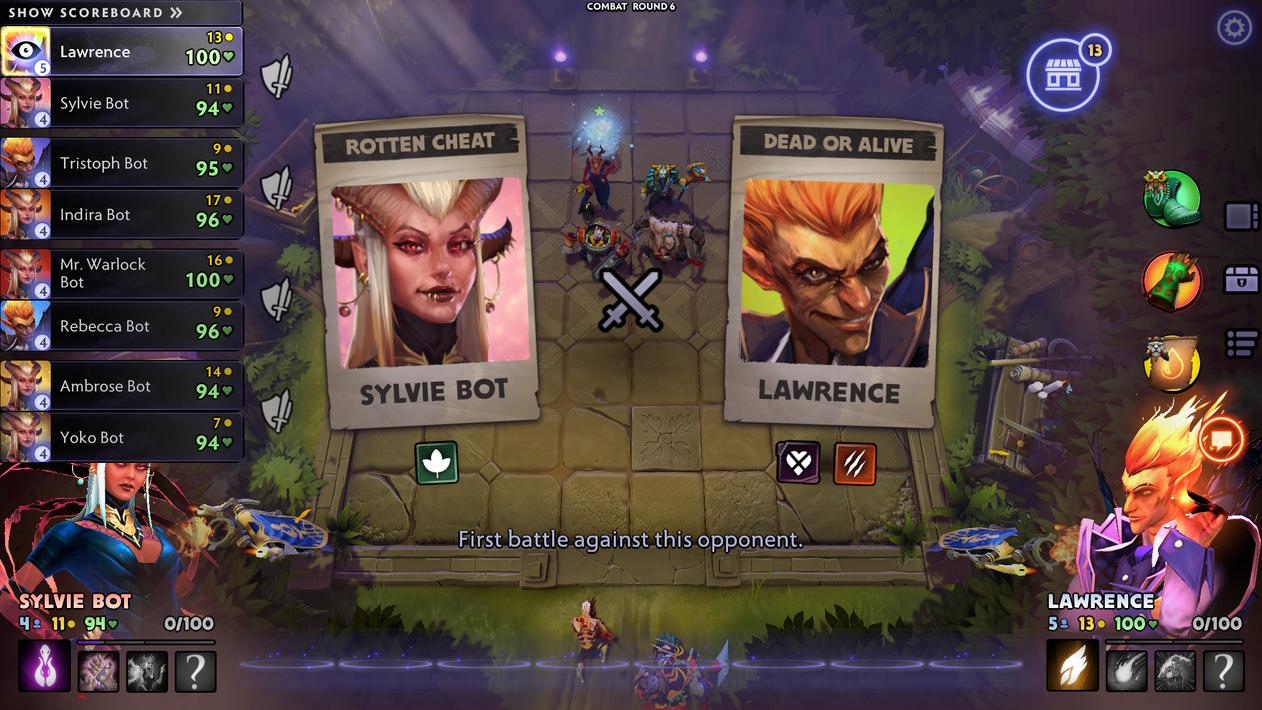This screenshot has width=1262, height=710.
Task: Select Lawrence in the player list
Action: click(120, 52)
